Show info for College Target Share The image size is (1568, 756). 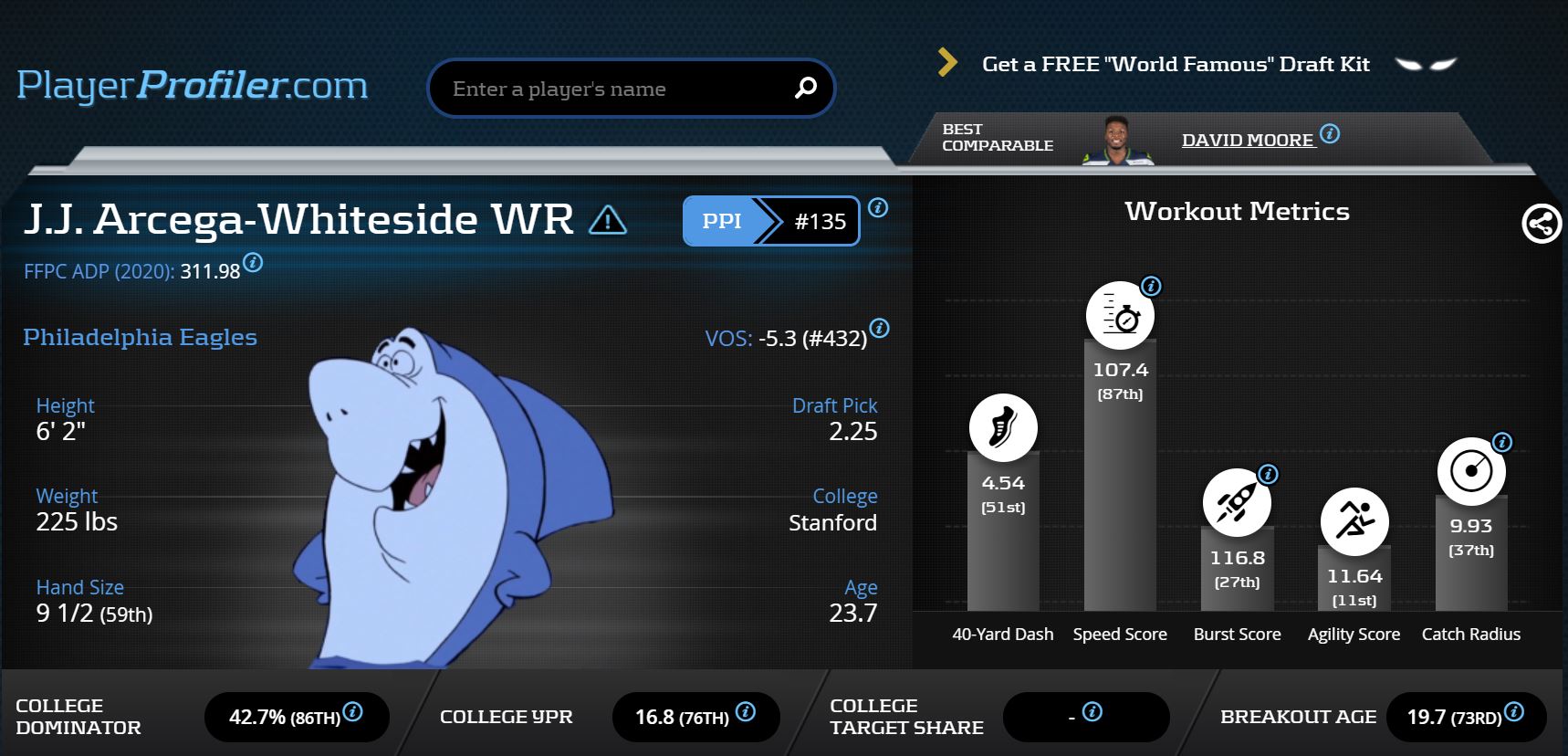pyautogui.click(x=1092, y=711)
